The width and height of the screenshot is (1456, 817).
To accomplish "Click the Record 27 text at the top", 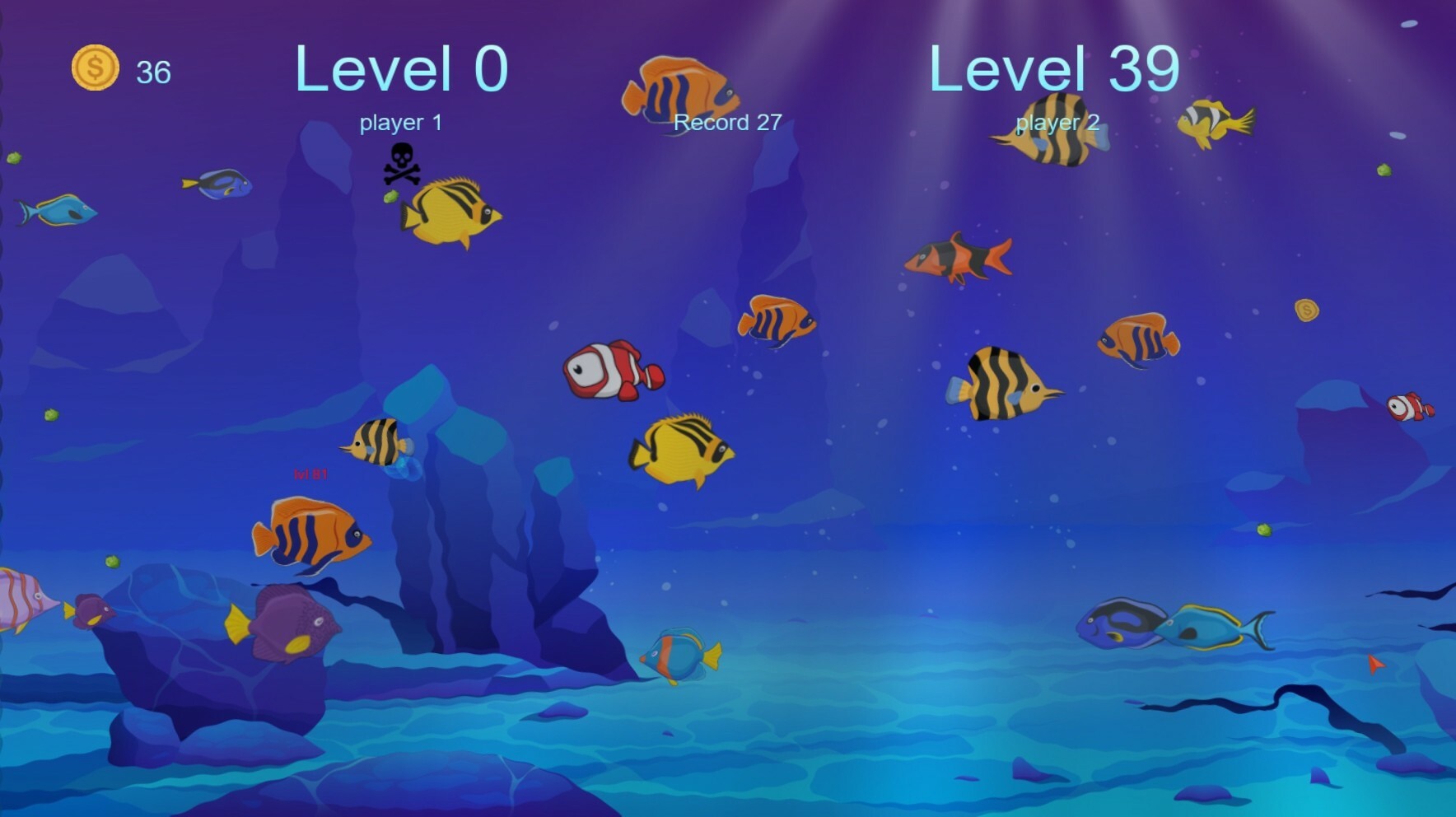I will 728,122.
